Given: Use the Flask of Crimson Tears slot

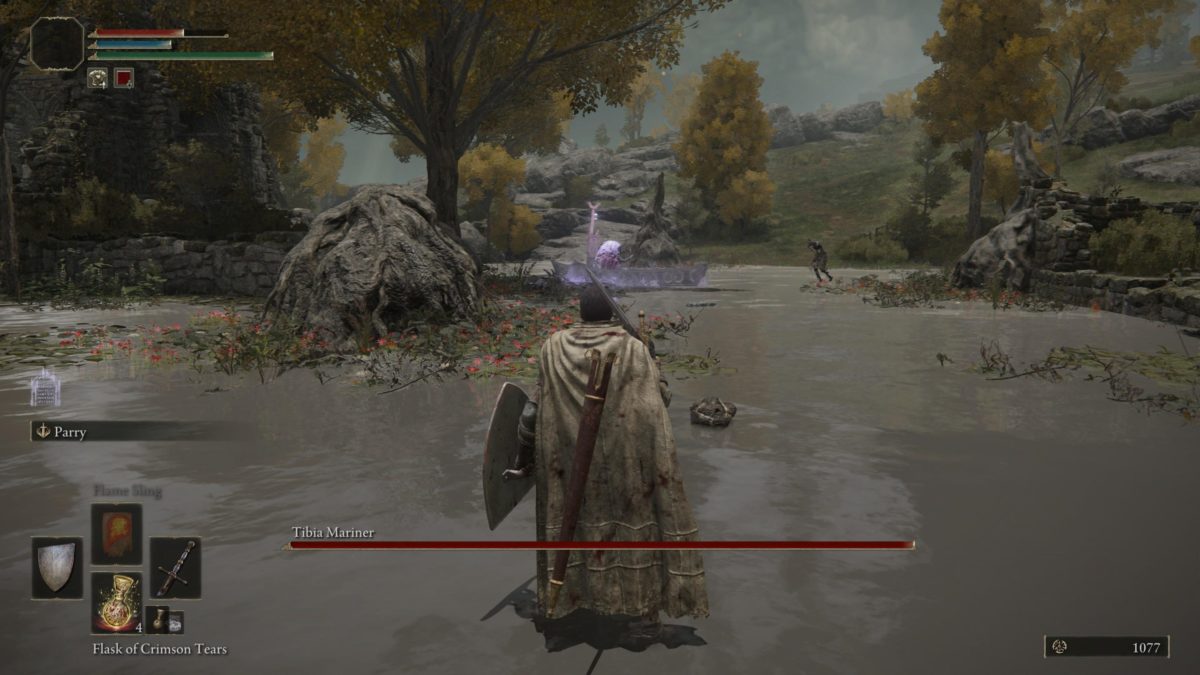Looking at the screenshot, I should pyautogui.click(x=117, y=603).
